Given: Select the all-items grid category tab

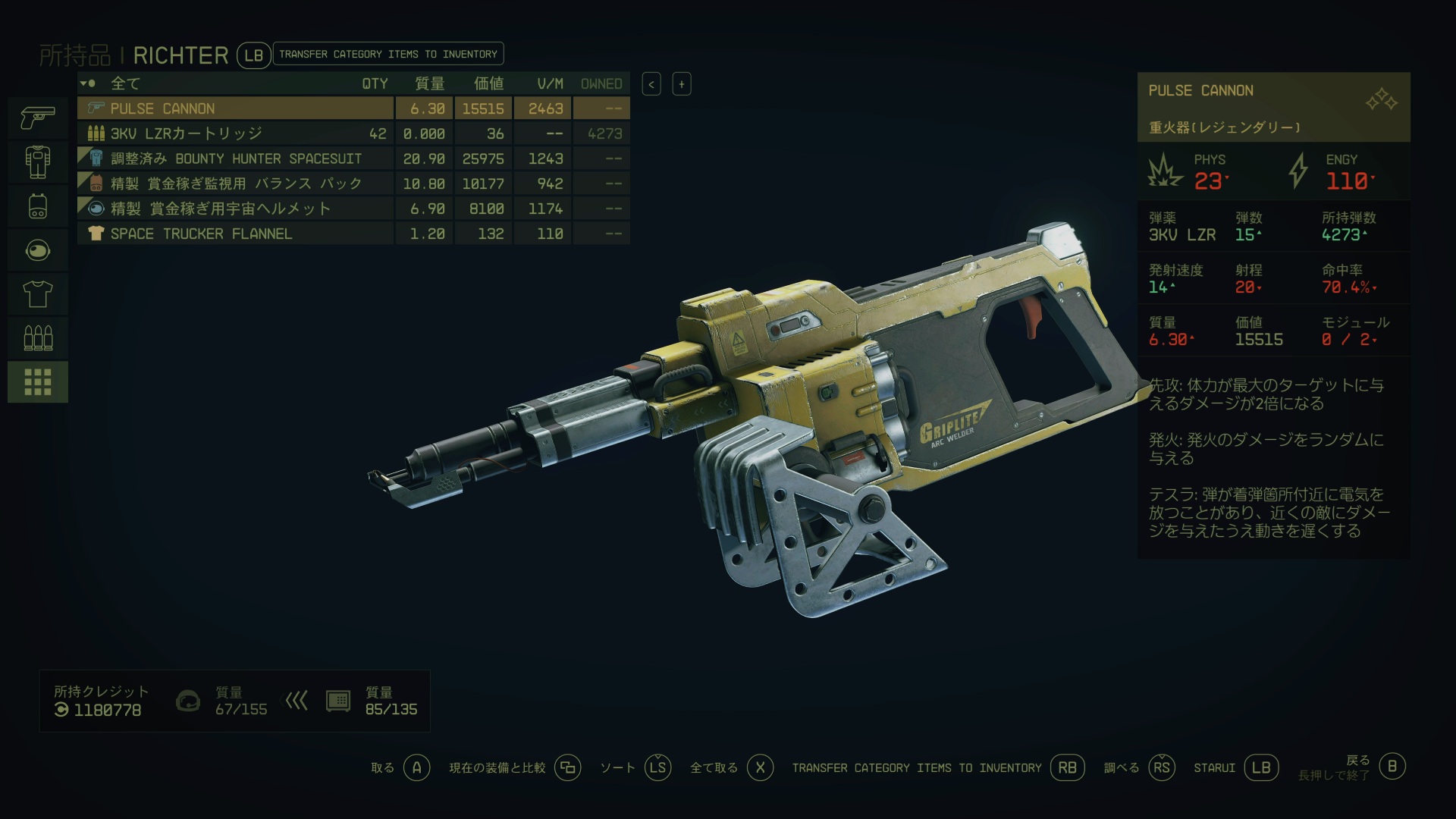Looking at the screenshot, I should pos(38,381).
